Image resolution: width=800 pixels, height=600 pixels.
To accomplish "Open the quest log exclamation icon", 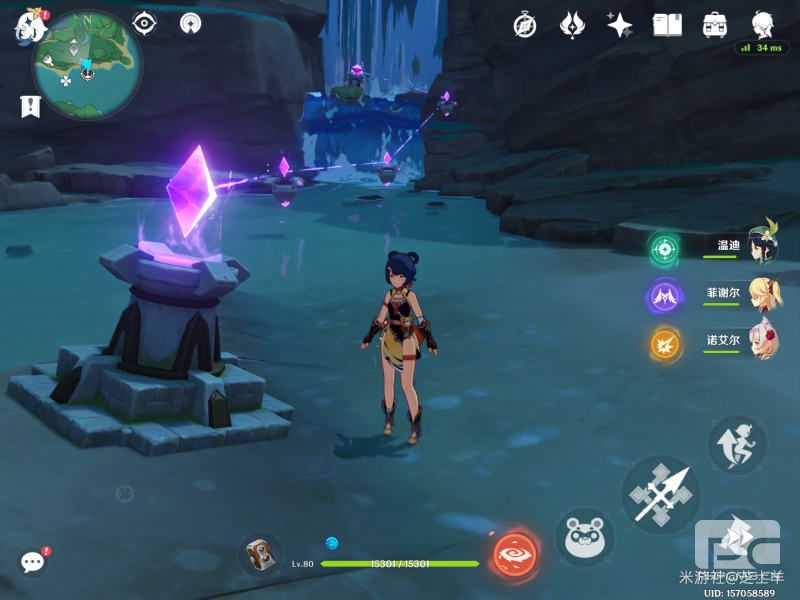I will pyautogui.click(x=30, y=105).
